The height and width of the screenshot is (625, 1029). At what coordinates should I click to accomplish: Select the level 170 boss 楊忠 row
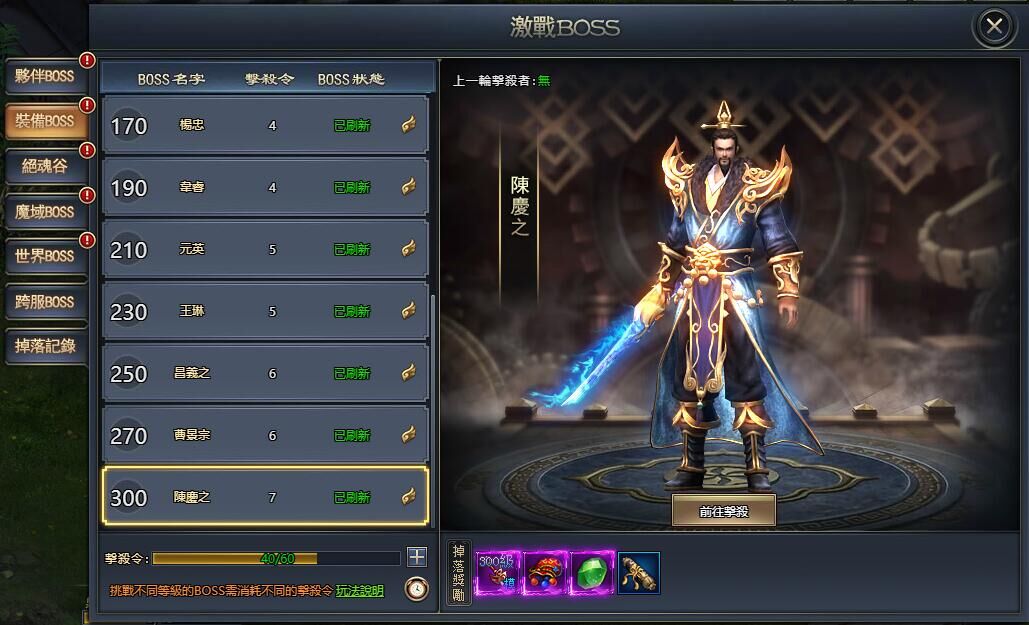(265, 125)
